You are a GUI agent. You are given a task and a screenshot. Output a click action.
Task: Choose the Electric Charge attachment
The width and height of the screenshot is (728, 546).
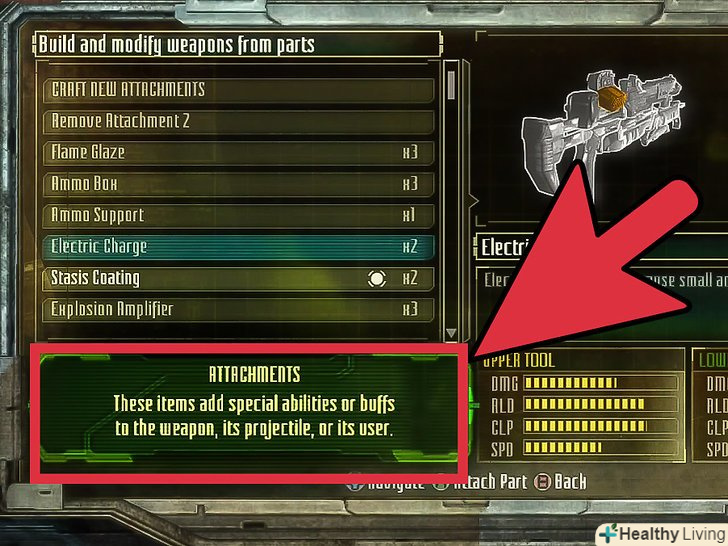(x=240, y=246)
